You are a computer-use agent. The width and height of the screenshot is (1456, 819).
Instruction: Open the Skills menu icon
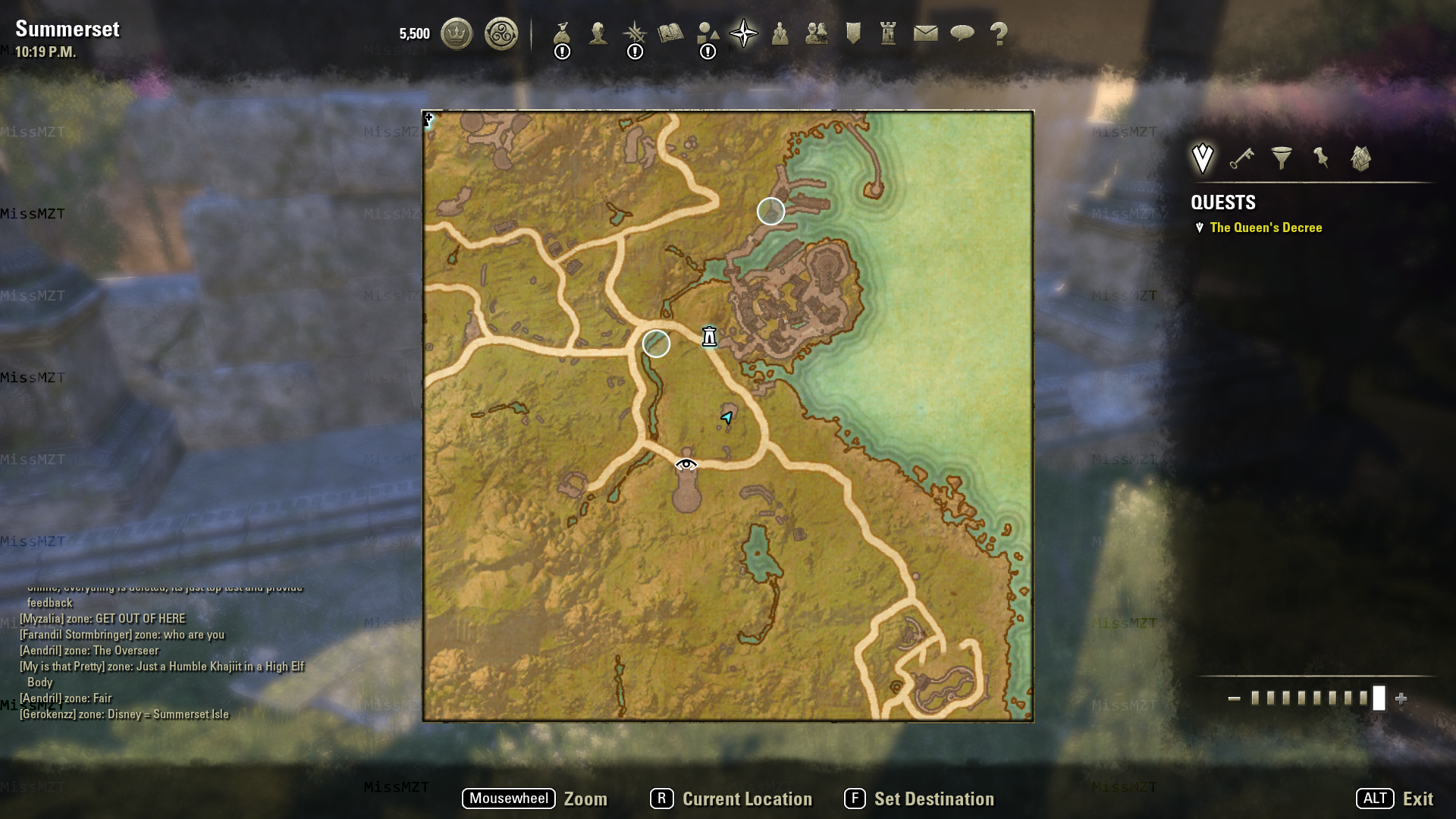click(635, 32)
